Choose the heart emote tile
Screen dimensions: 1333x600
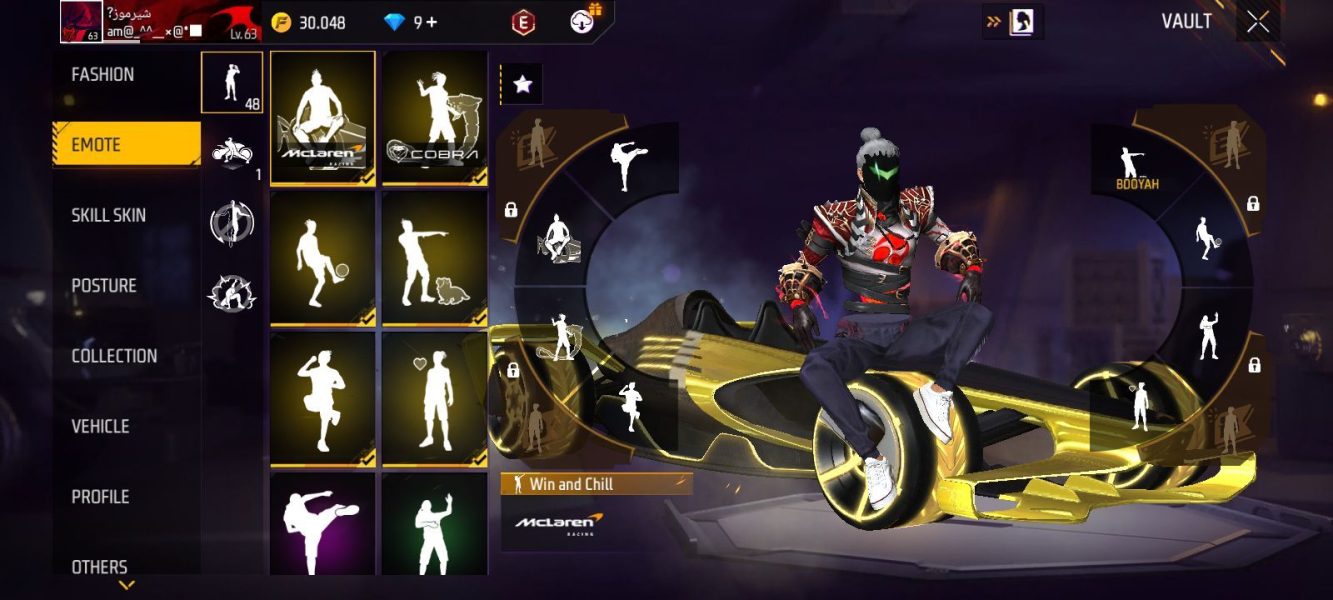(434, 399)
